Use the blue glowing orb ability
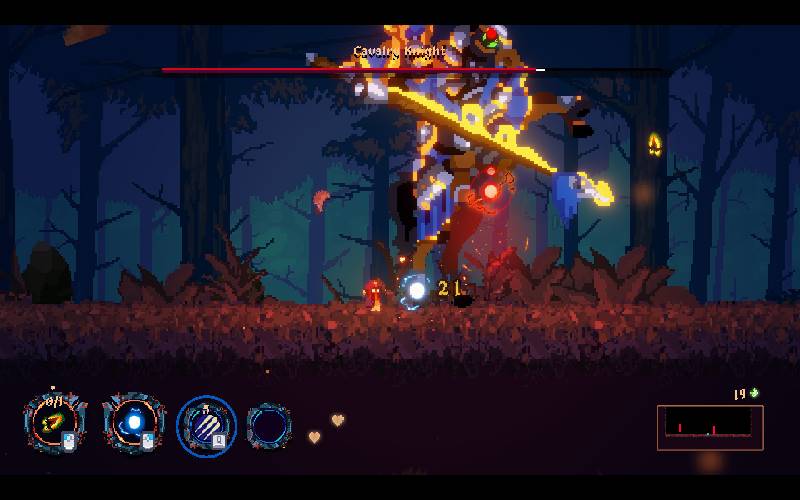The width and height of the screenshot is (800, 500). click(131, 424)
